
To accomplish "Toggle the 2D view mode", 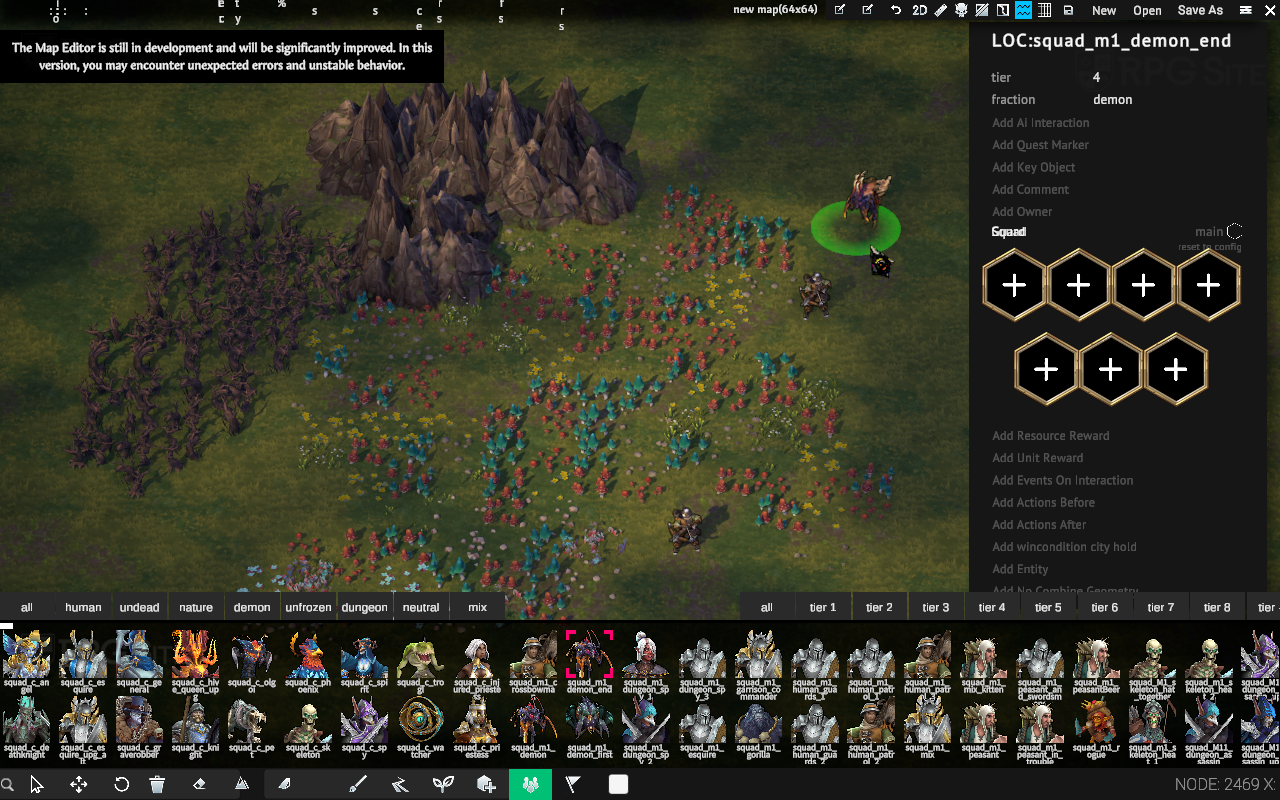I will click(919, 10).
